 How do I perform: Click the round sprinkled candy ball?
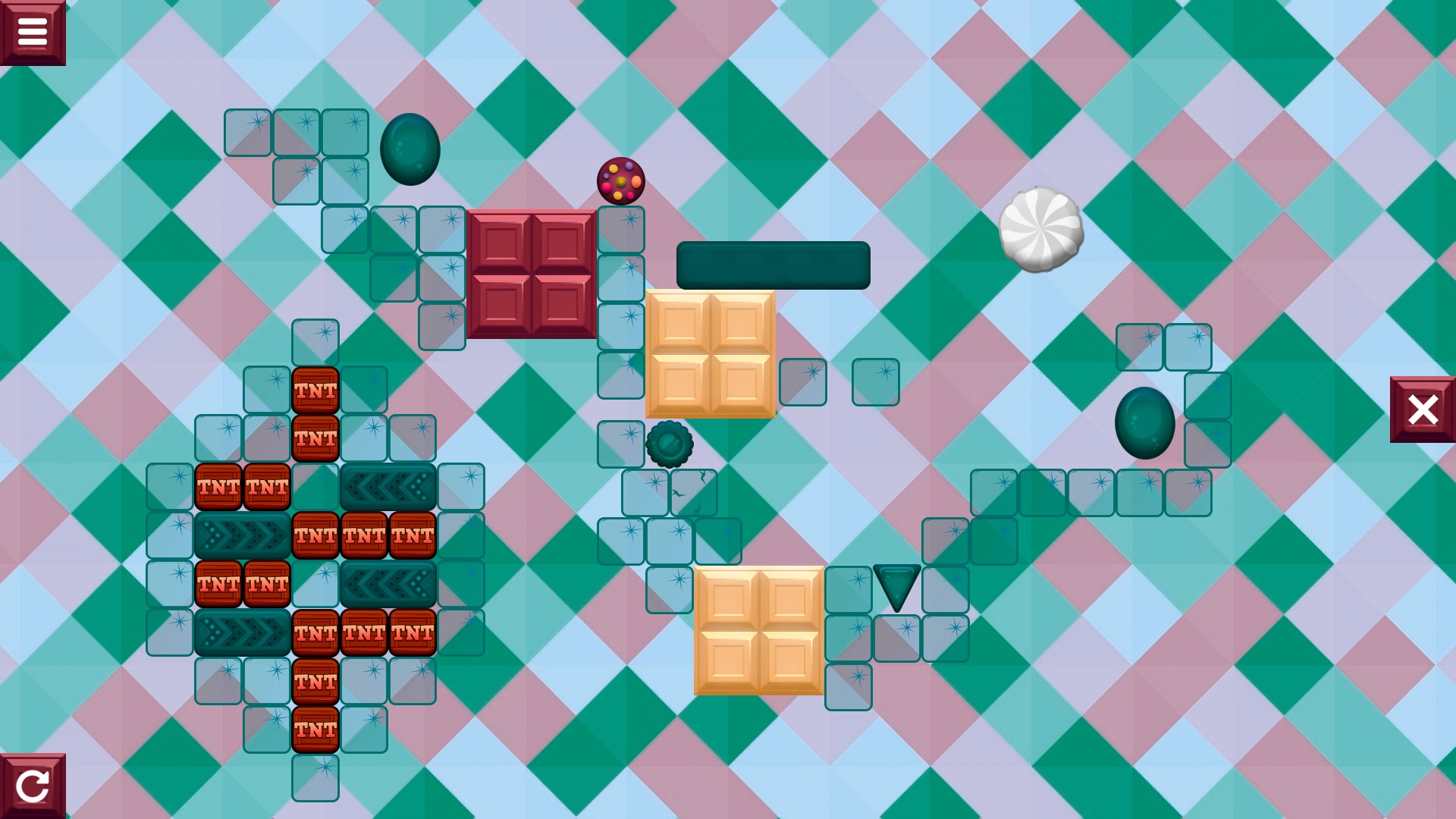pos(620,182)
